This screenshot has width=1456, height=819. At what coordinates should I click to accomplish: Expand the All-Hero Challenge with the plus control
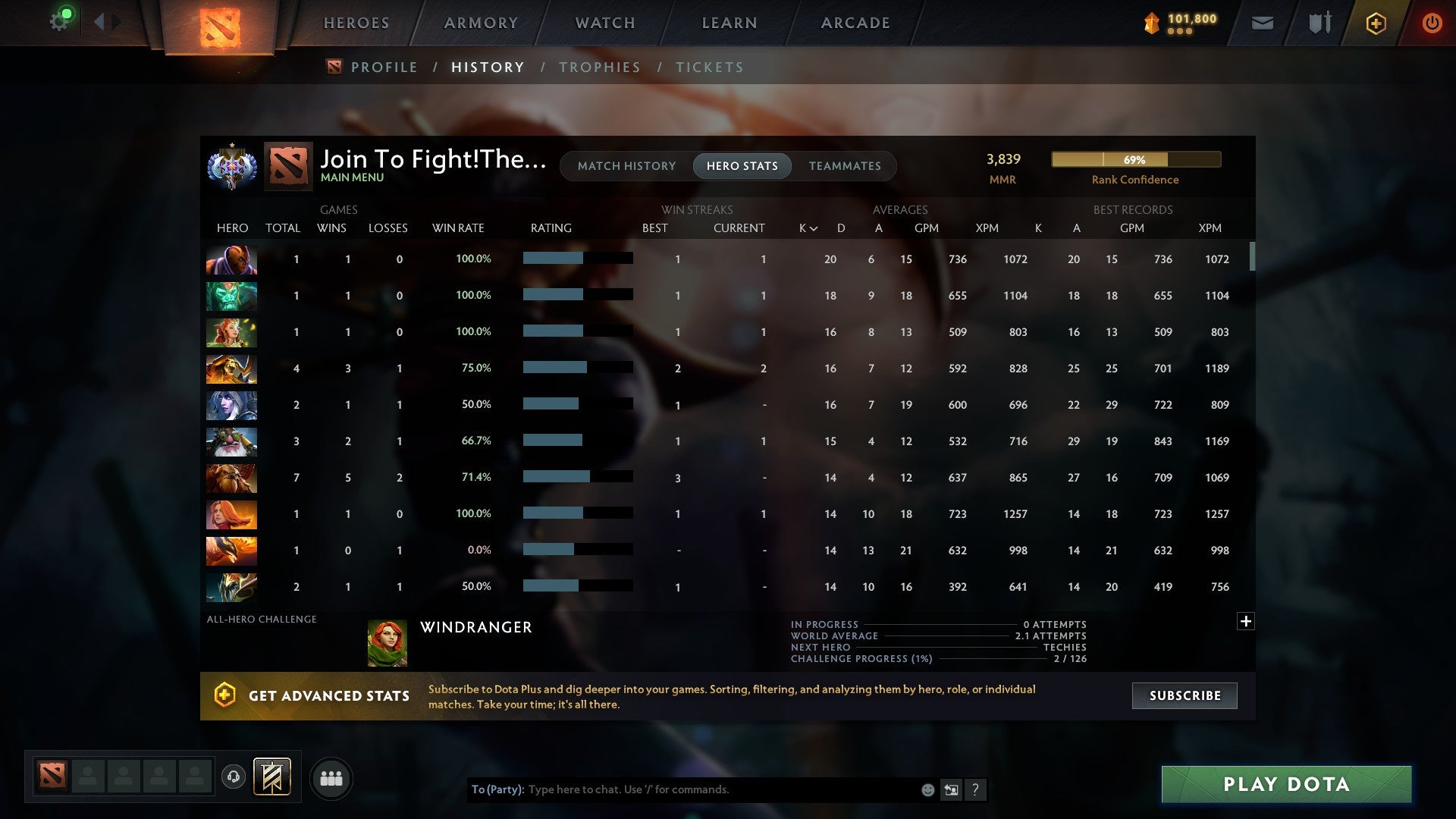1246,620
